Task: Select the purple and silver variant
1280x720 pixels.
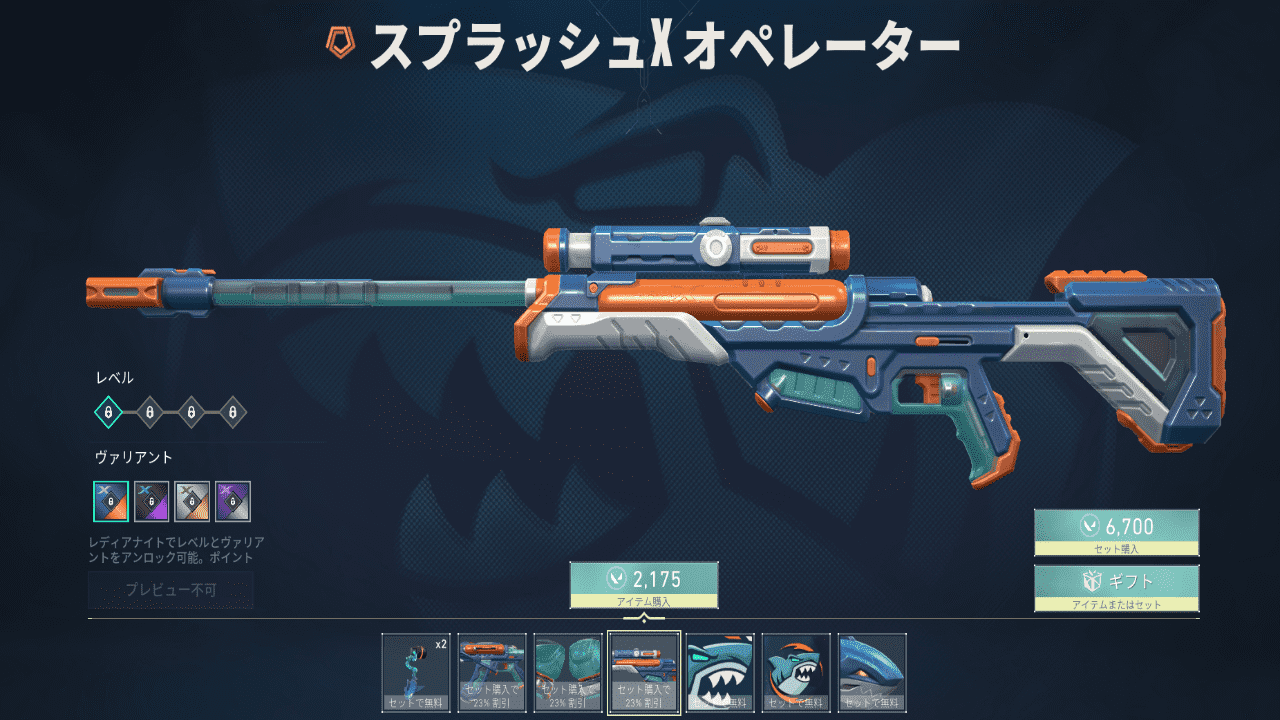Action: pos(233,501)
